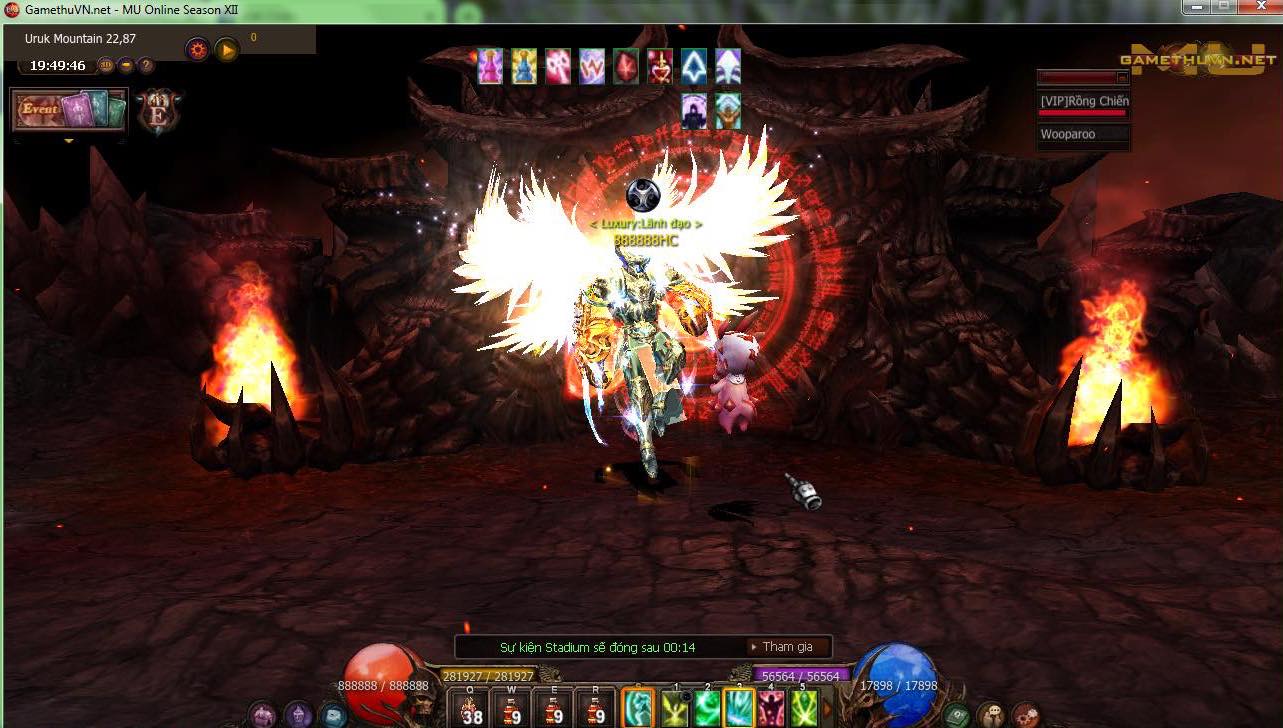
Task: Activate skill slot number 4
Action: 771,708
